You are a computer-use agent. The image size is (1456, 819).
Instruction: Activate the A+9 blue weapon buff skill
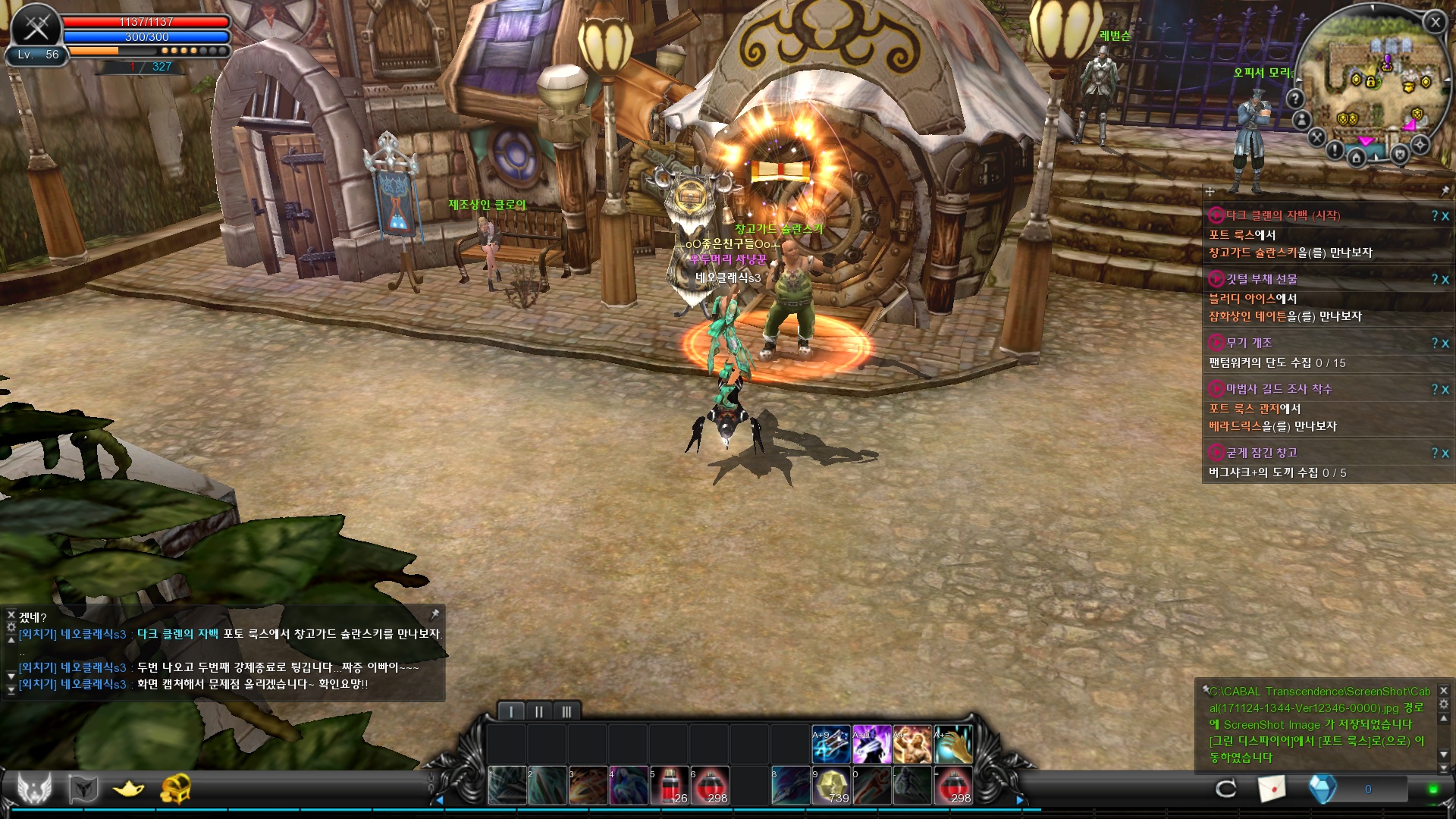pyautogui.click(x=831, y=745)
